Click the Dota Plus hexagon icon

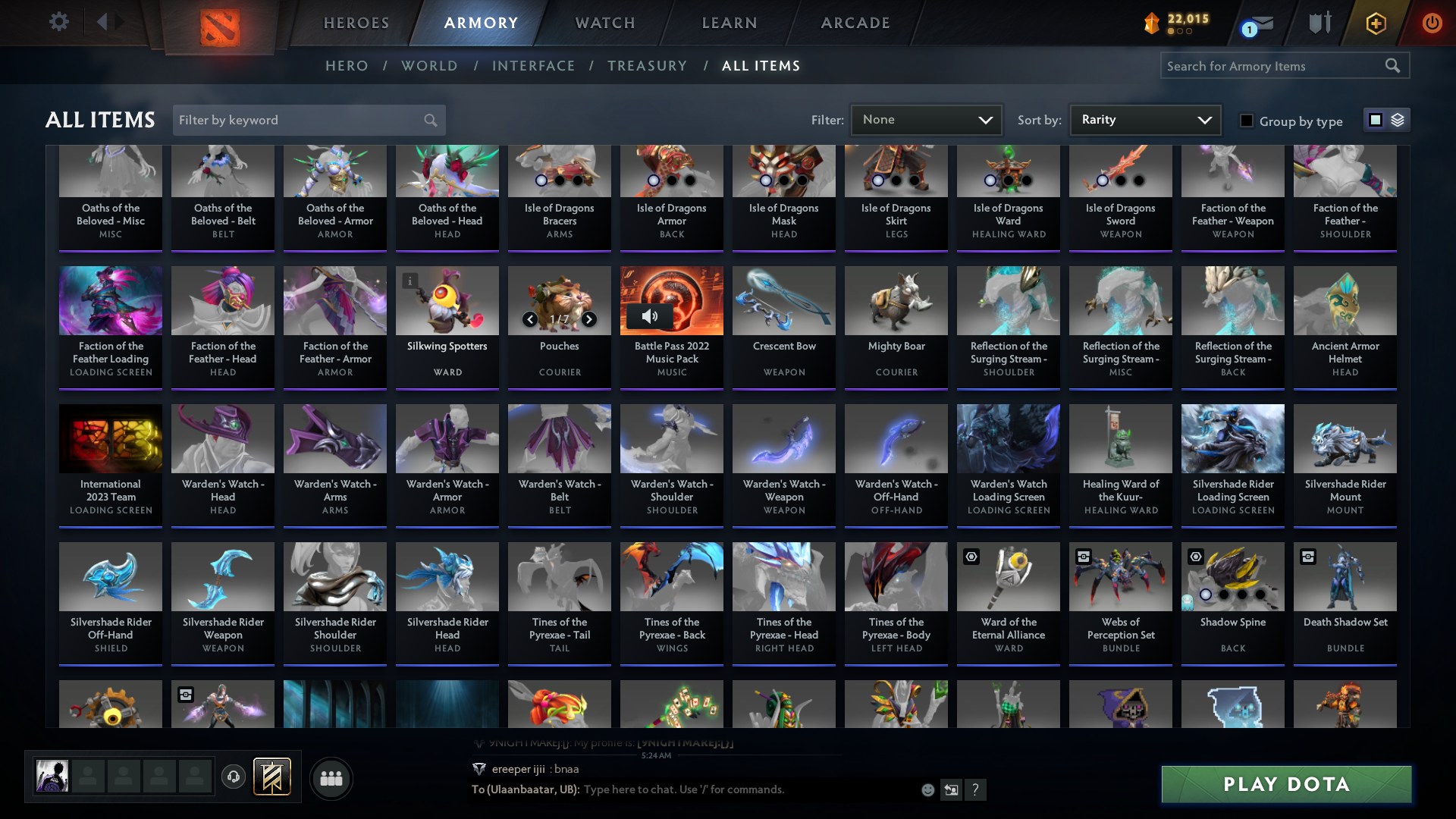pyautogui.click(x=1375, y=23)
